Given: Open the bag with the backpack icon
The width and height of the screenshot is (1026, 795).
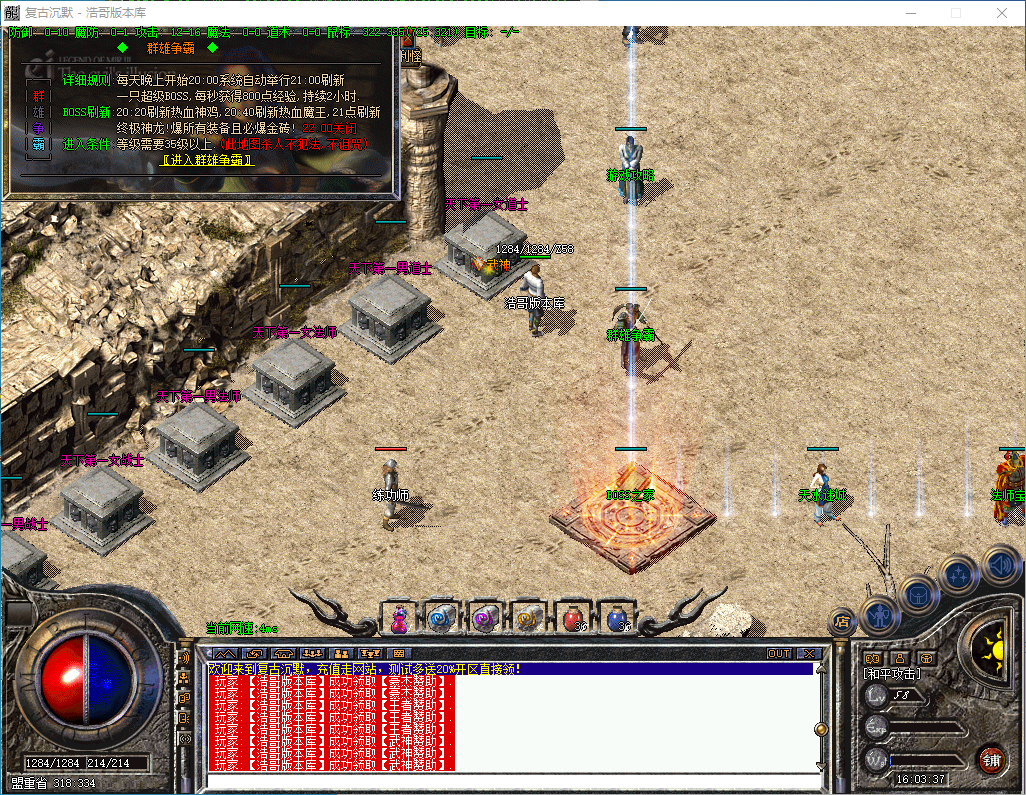Looking at the screenshot, I should 919,594.
